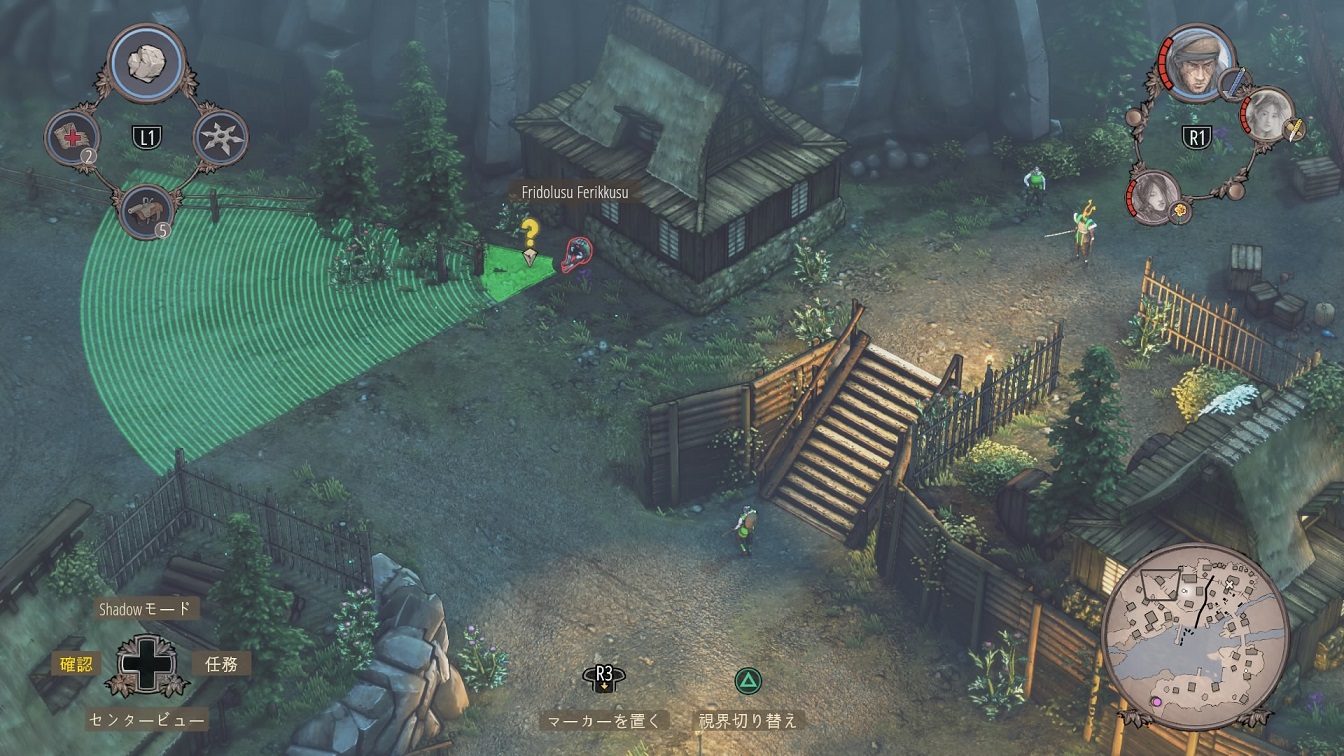Click the yellow flower badge

click(1181, 211)
